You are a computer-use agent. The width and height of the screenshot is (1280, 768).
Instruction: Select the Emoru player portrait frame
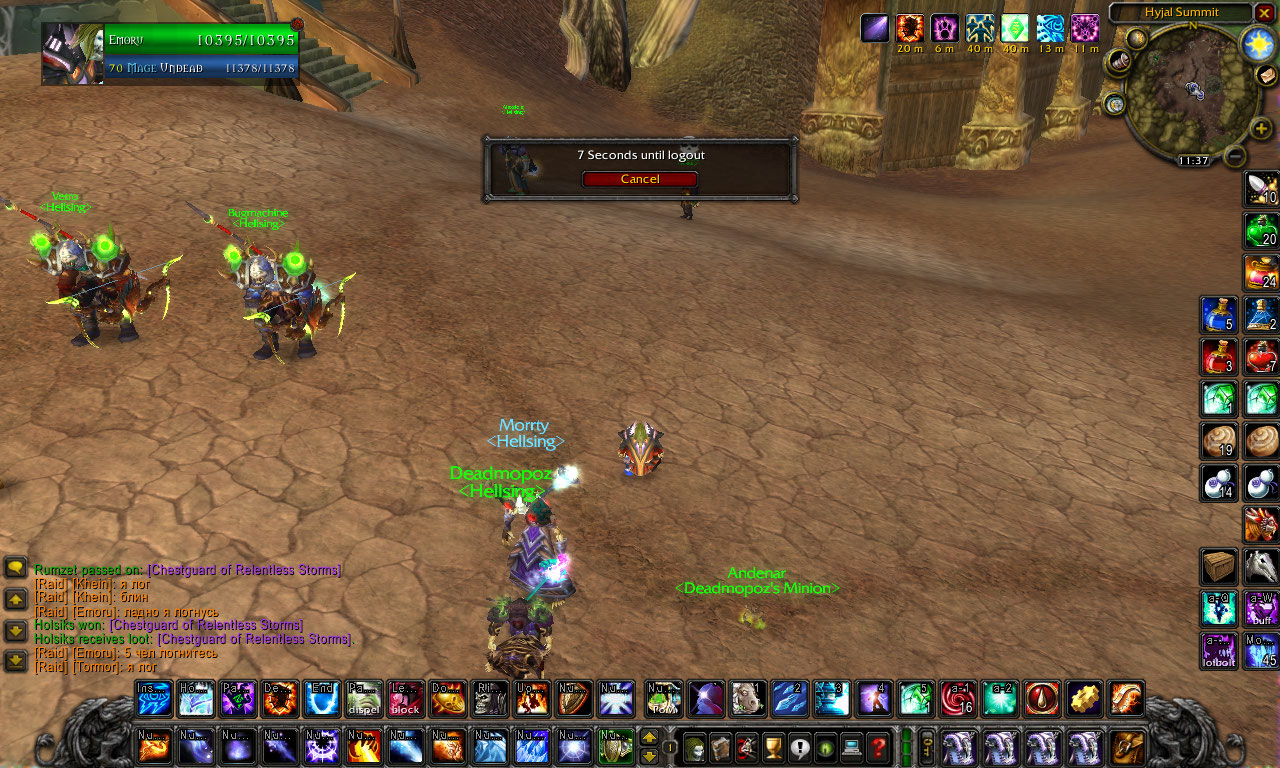73,54
